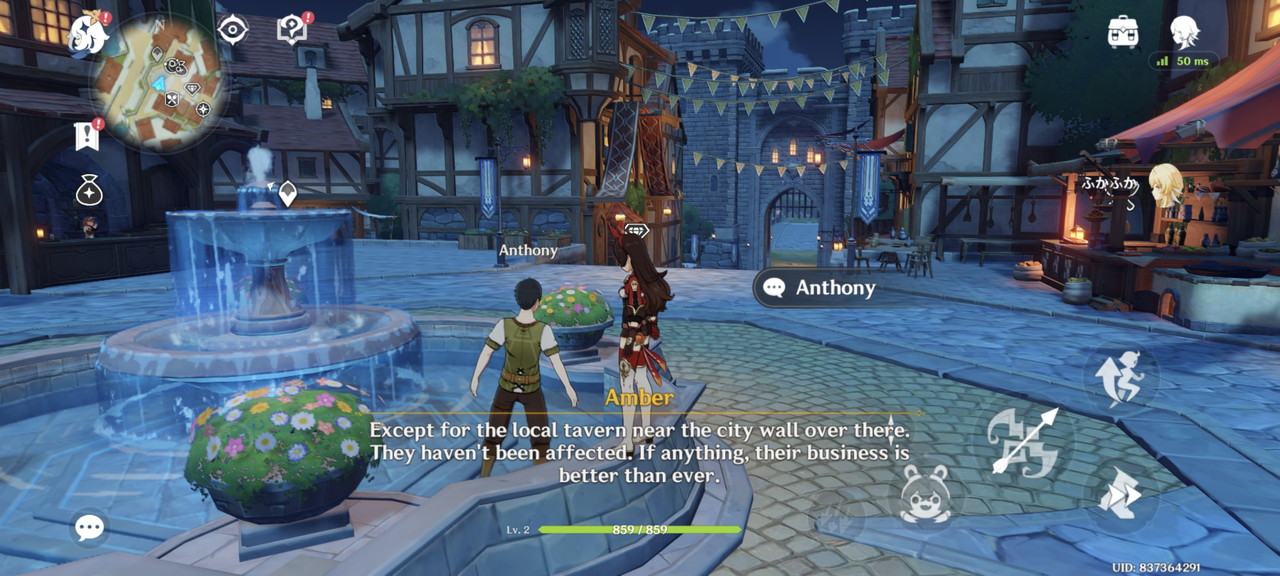Open the Paimon main menu
Viewport: 1280px width, 576px height.
tap(88, 35)
